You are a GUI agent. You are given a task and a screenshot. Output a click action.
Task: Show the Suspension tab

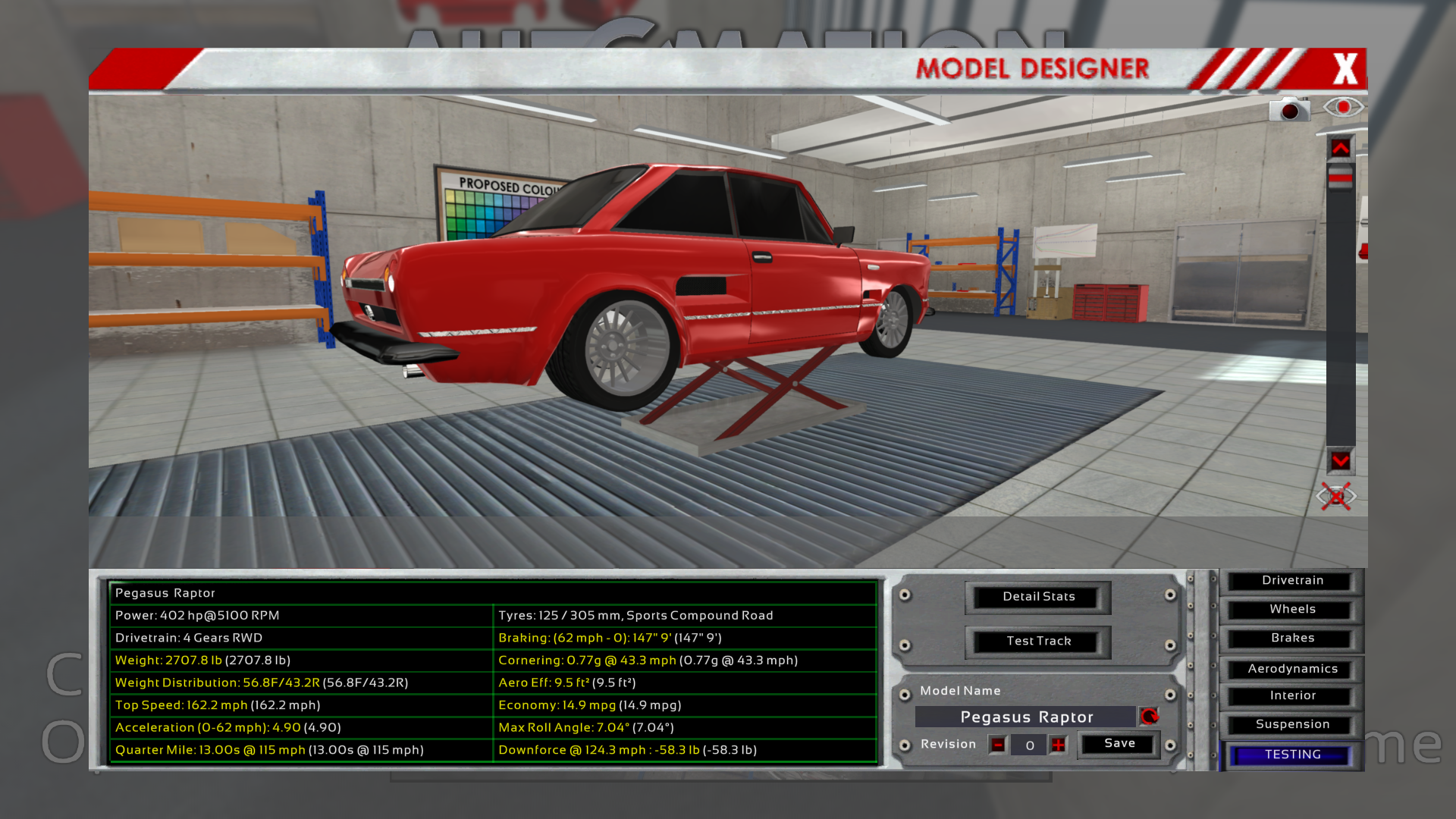click(x=1292, y=725)
